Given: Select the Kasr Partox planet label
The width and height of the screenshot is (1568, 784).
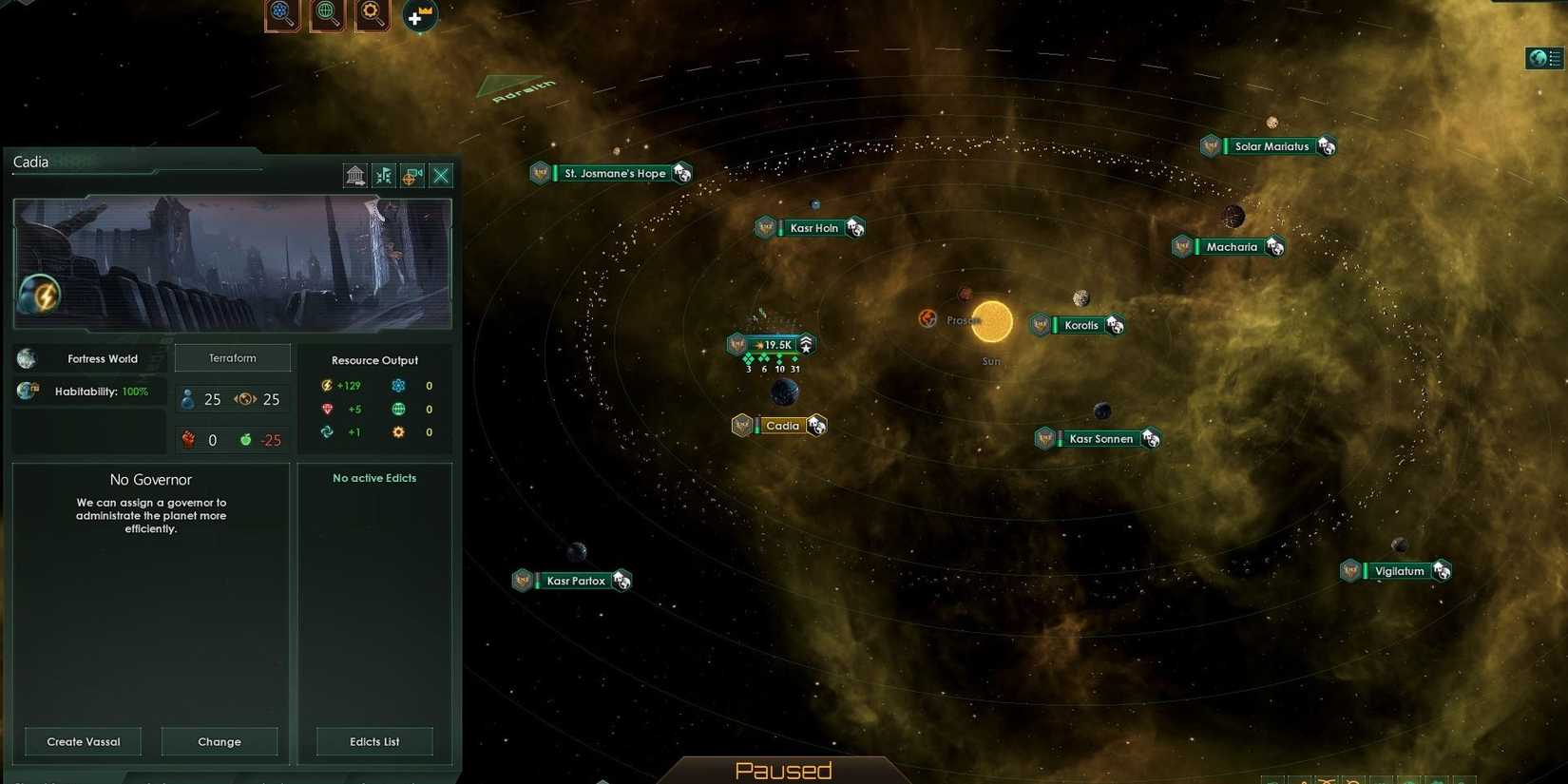Looking at the screenshot, I should [x=576, y=580].
